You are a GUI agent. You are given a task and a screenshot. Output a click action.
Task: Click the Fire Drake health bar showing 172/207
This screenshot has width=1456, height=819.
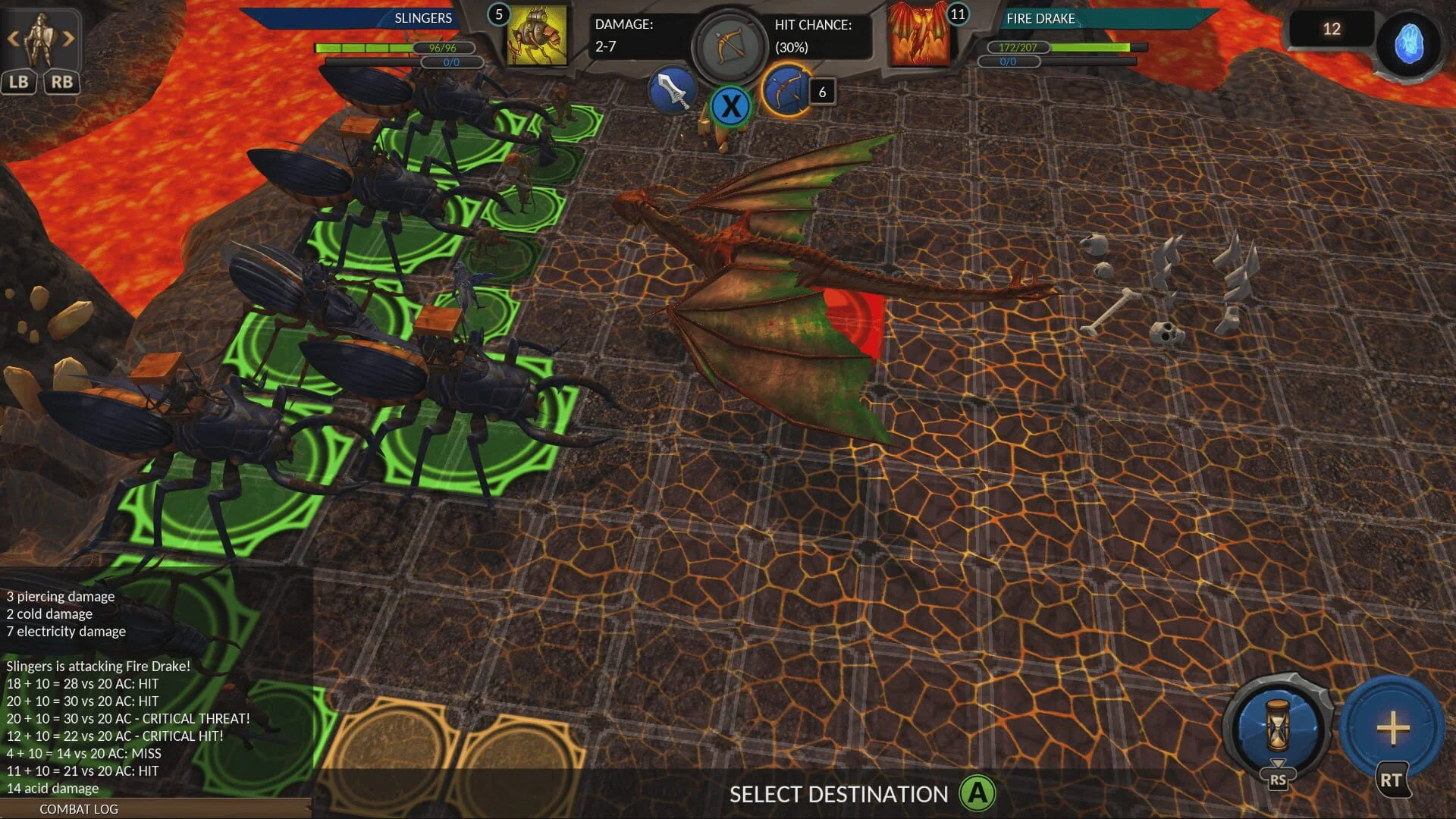[1020, 47]
